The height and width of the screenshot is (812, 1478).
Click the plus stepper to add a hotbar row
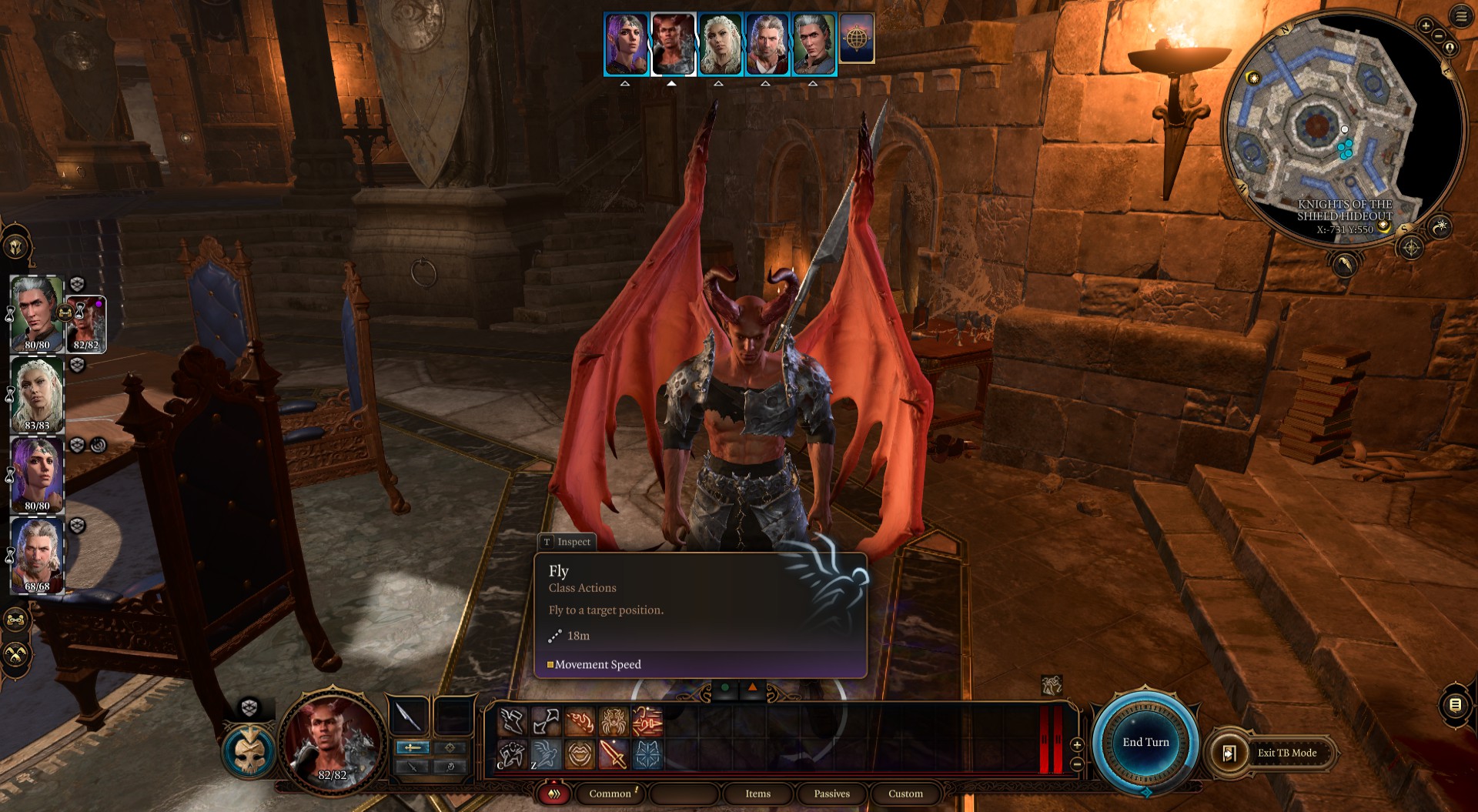(x=1075, y=746)
